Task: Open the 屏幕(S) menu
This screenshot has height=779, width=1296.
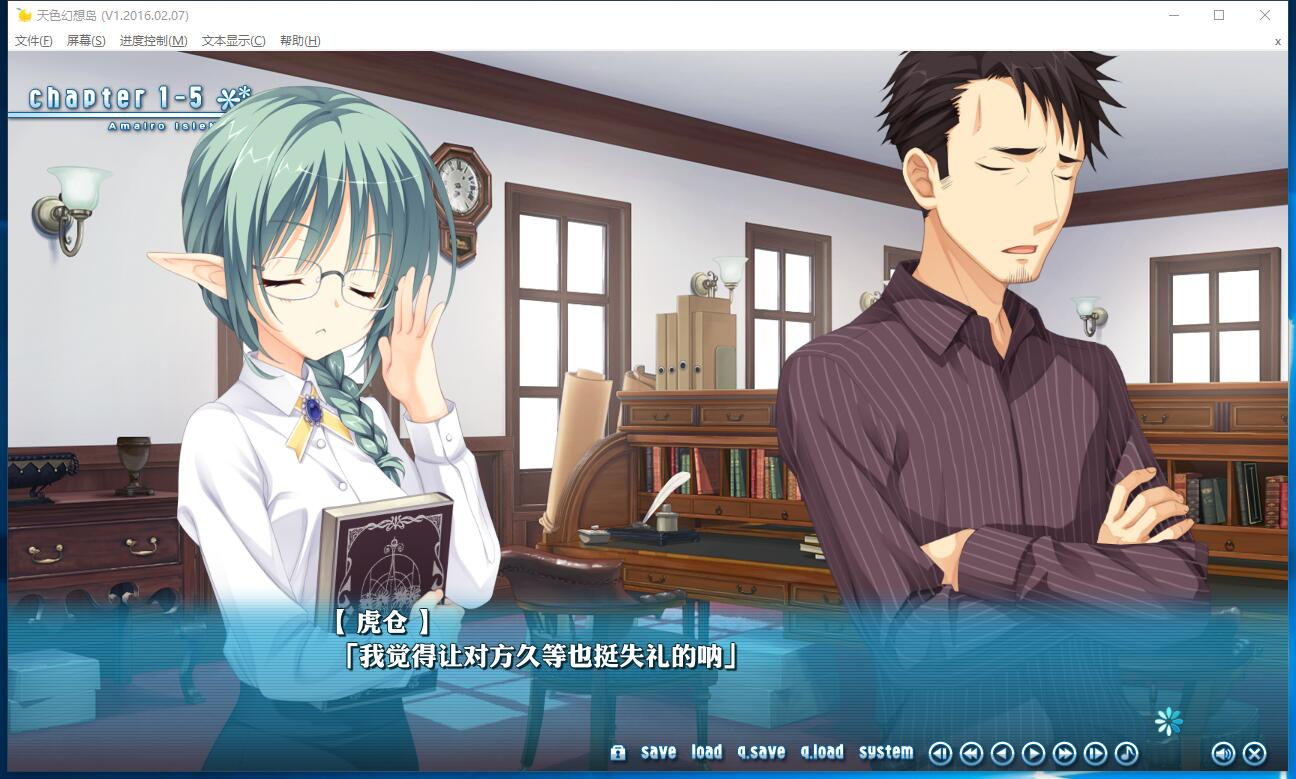Action: pos(86,41)
